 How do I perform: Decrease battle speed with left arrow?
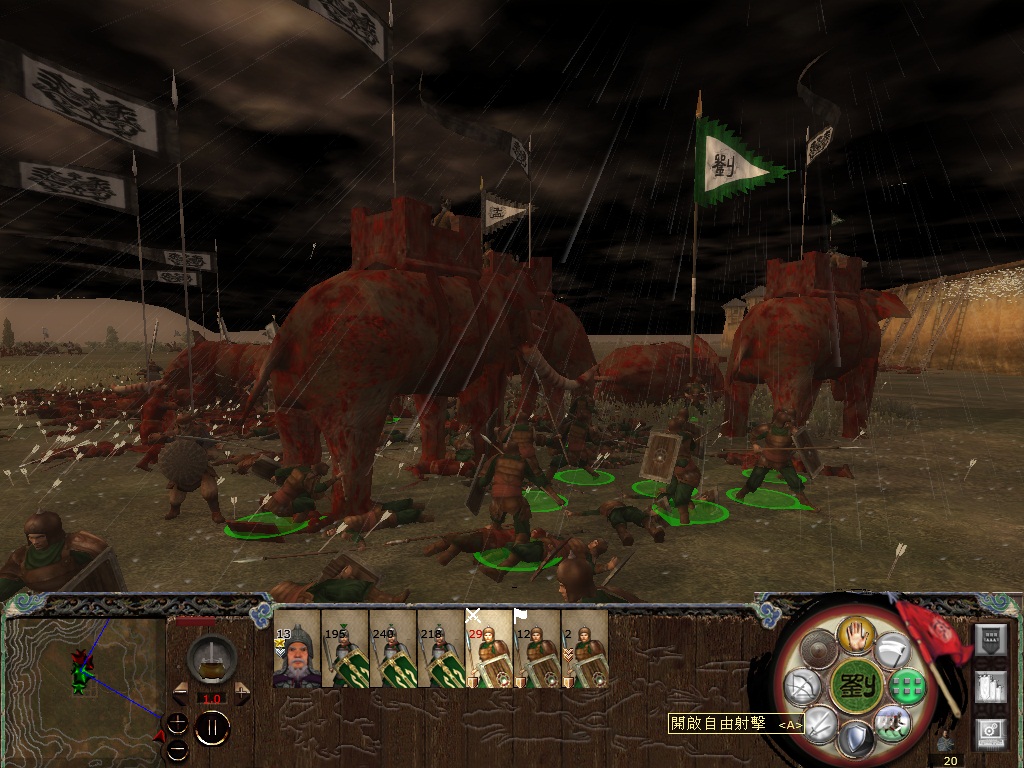181,690
